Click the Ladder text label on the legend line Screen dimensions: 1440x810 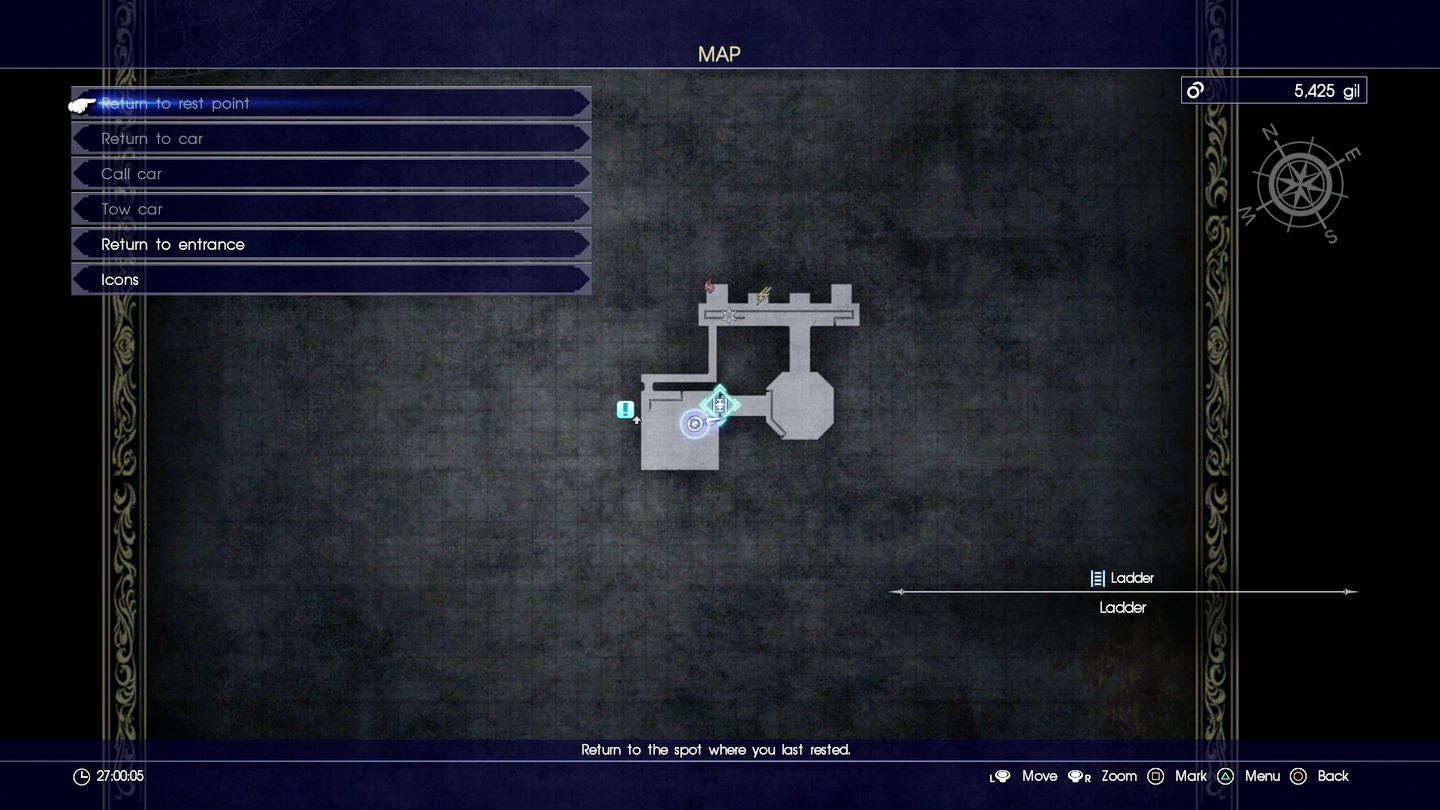[1123, 607]
